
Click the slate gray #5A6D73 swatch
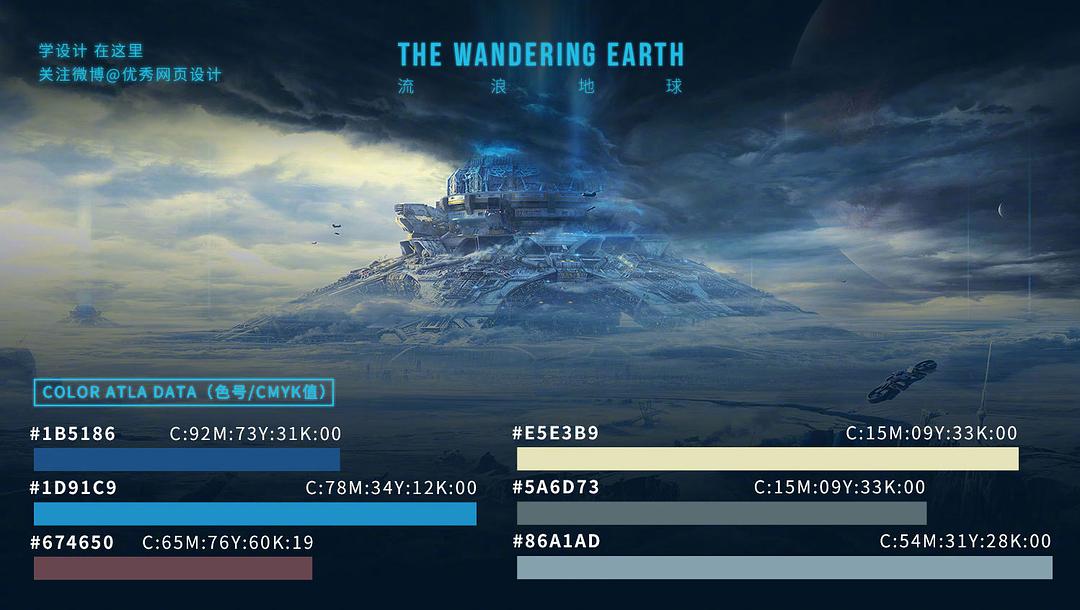coord(721,513)
